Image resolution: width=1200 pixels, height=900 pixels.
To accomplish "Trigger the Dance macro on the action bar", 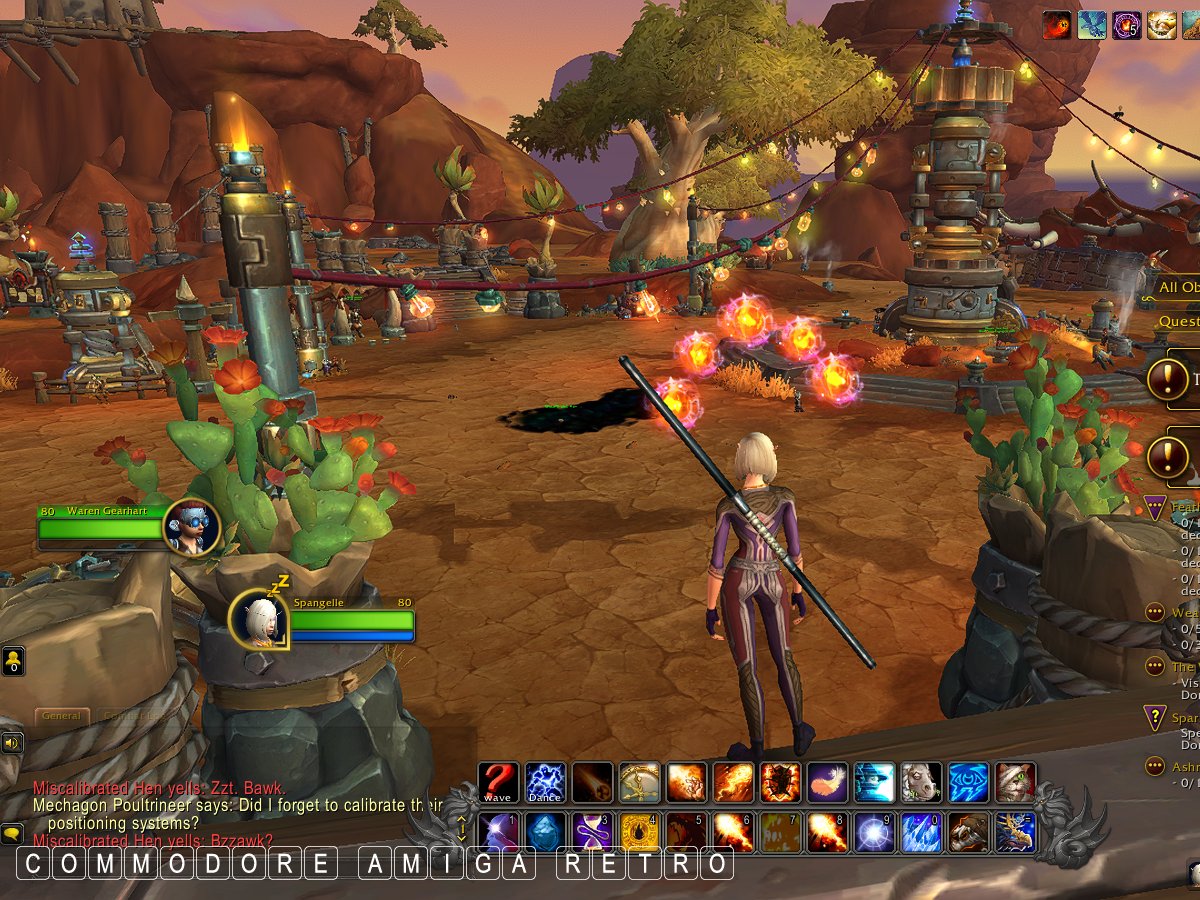I will tap(545, 782).
